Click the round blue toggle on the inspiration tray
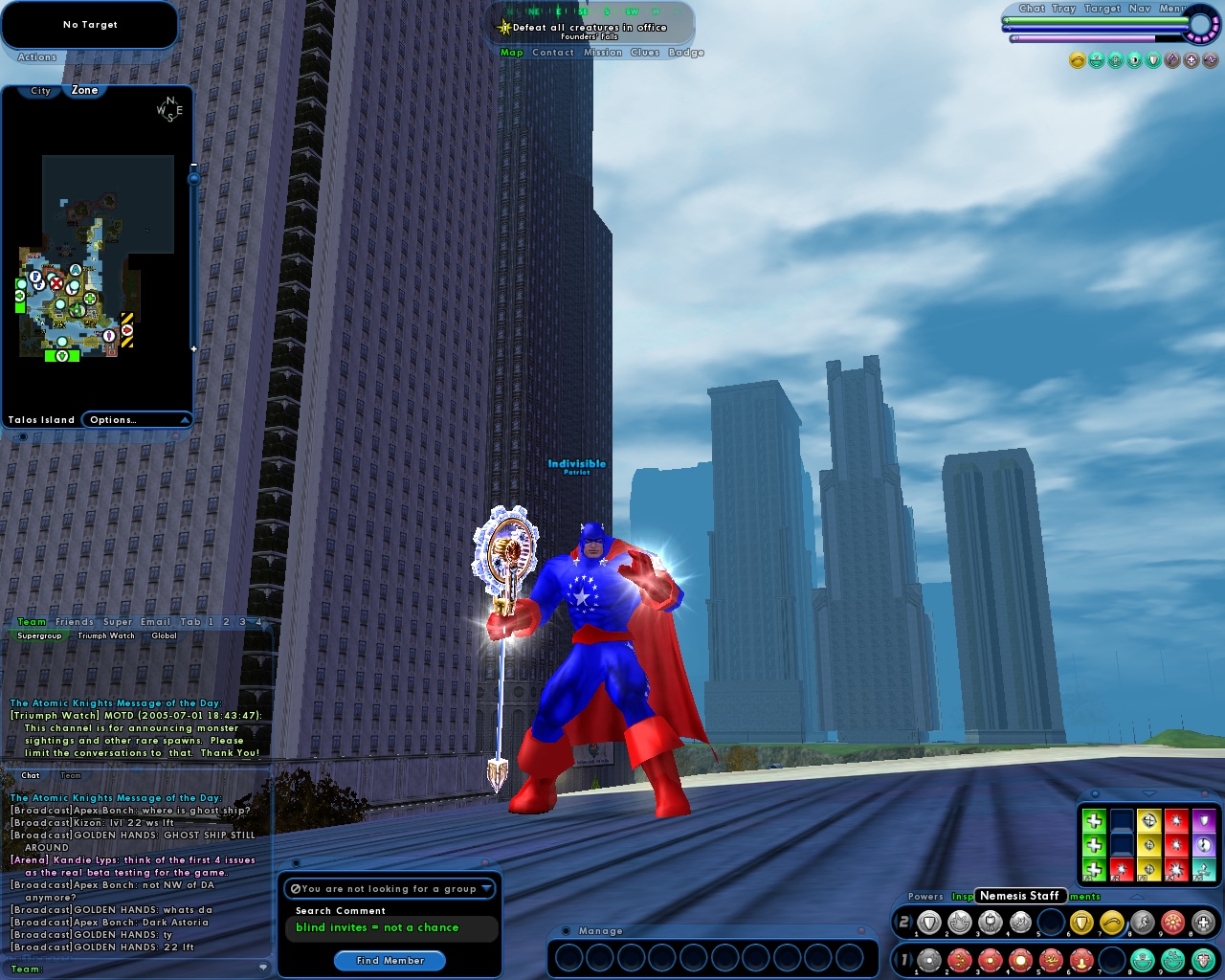This screenshot has height=980, width=1225. coord(1095,793)
